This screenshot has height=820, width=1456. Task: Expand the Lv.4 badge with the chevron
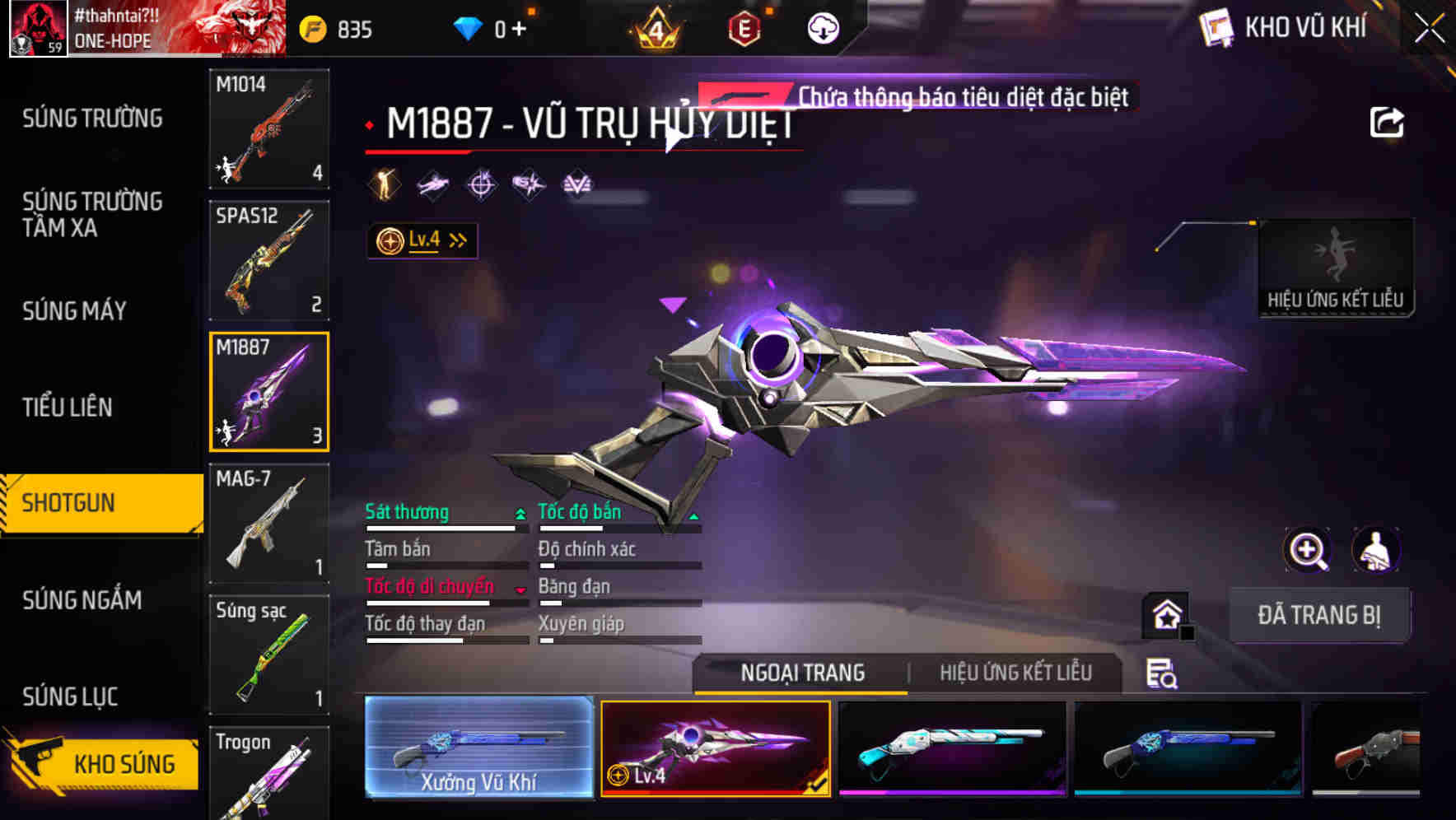click(x=457, y=240)
